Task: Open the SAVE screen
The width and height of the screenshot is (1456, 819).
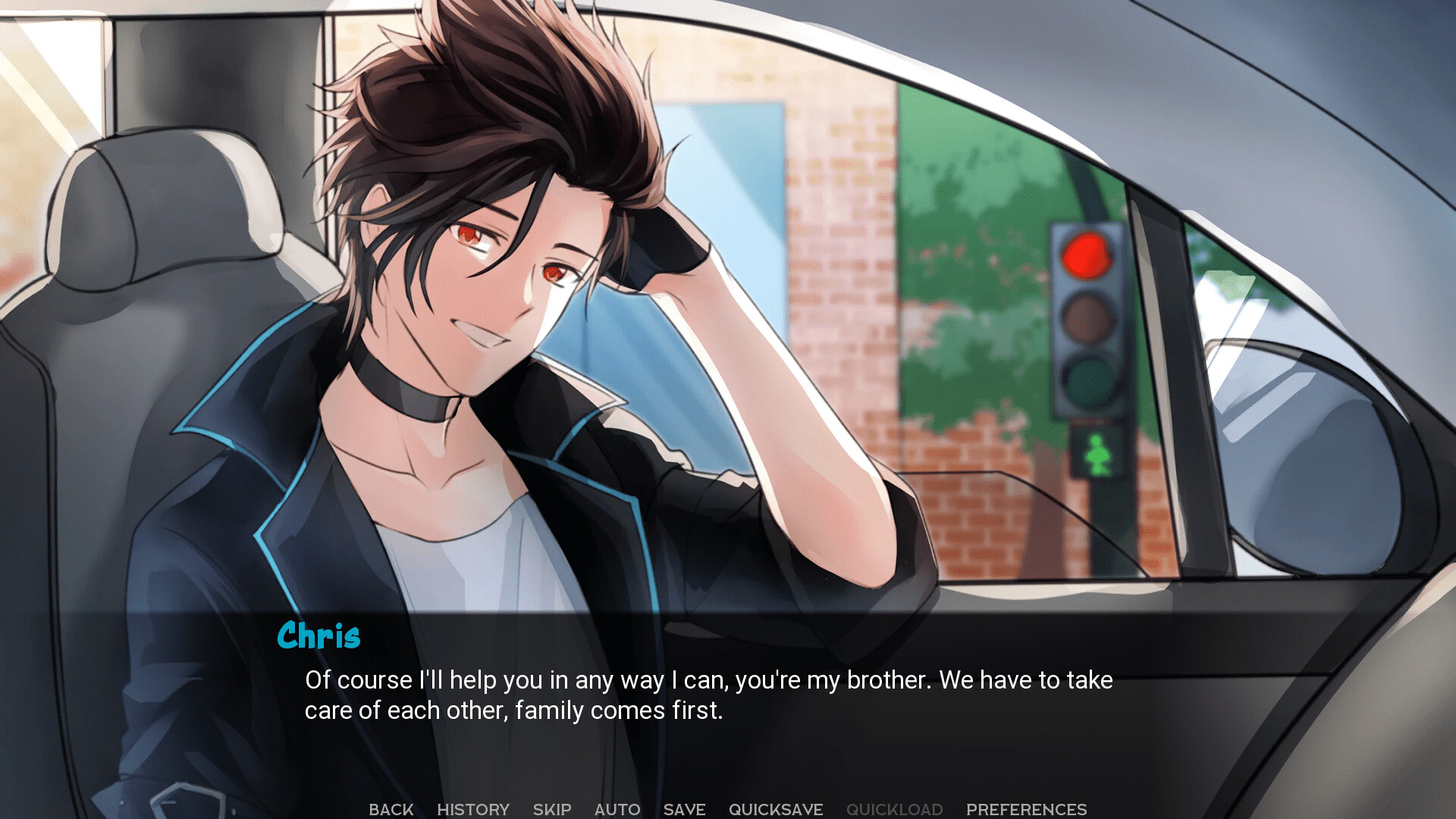Action: click(x=683, y=809)
